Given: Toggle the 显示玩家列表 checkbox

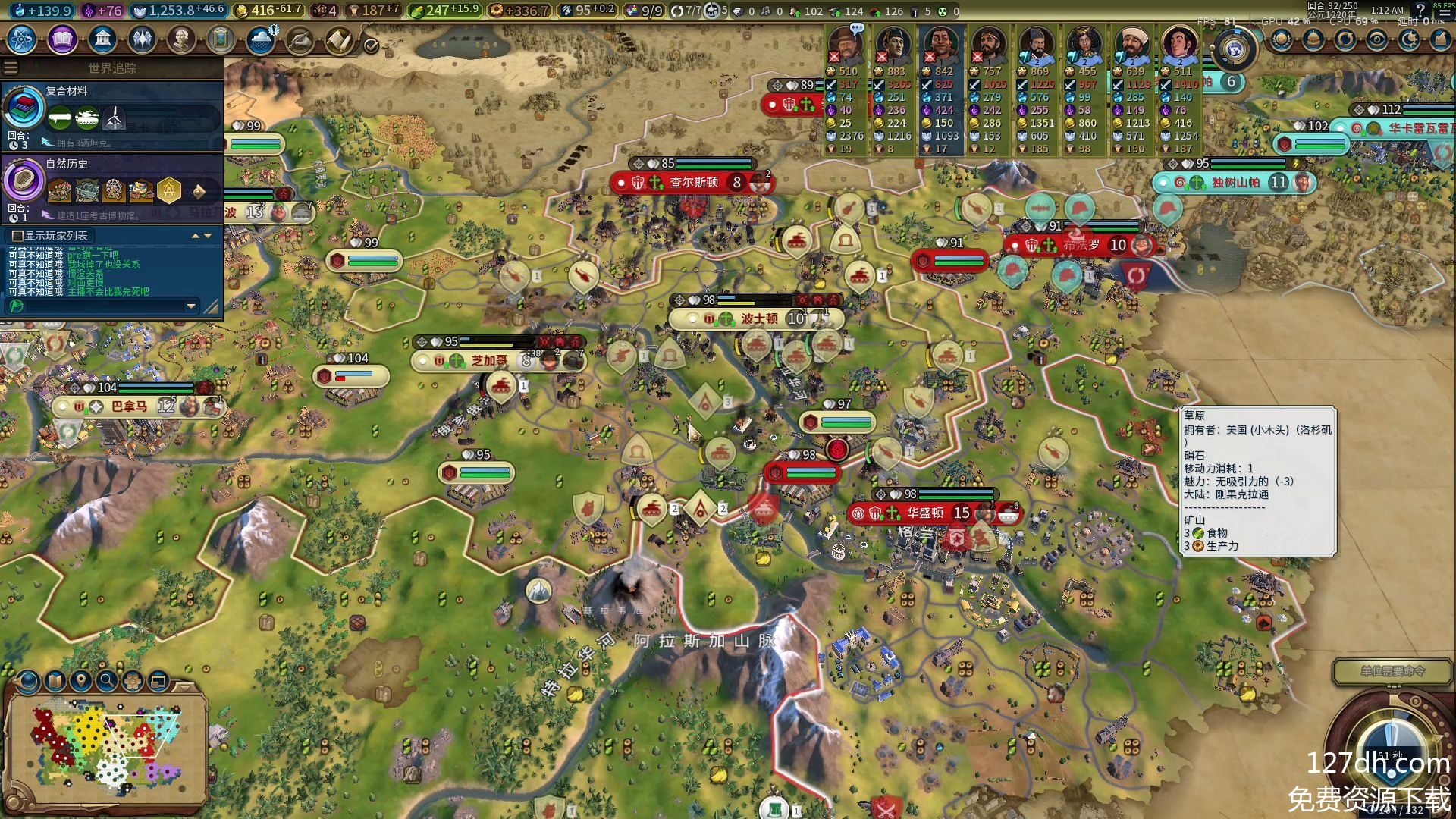Looking at the screenshot, I should (17, 236).
